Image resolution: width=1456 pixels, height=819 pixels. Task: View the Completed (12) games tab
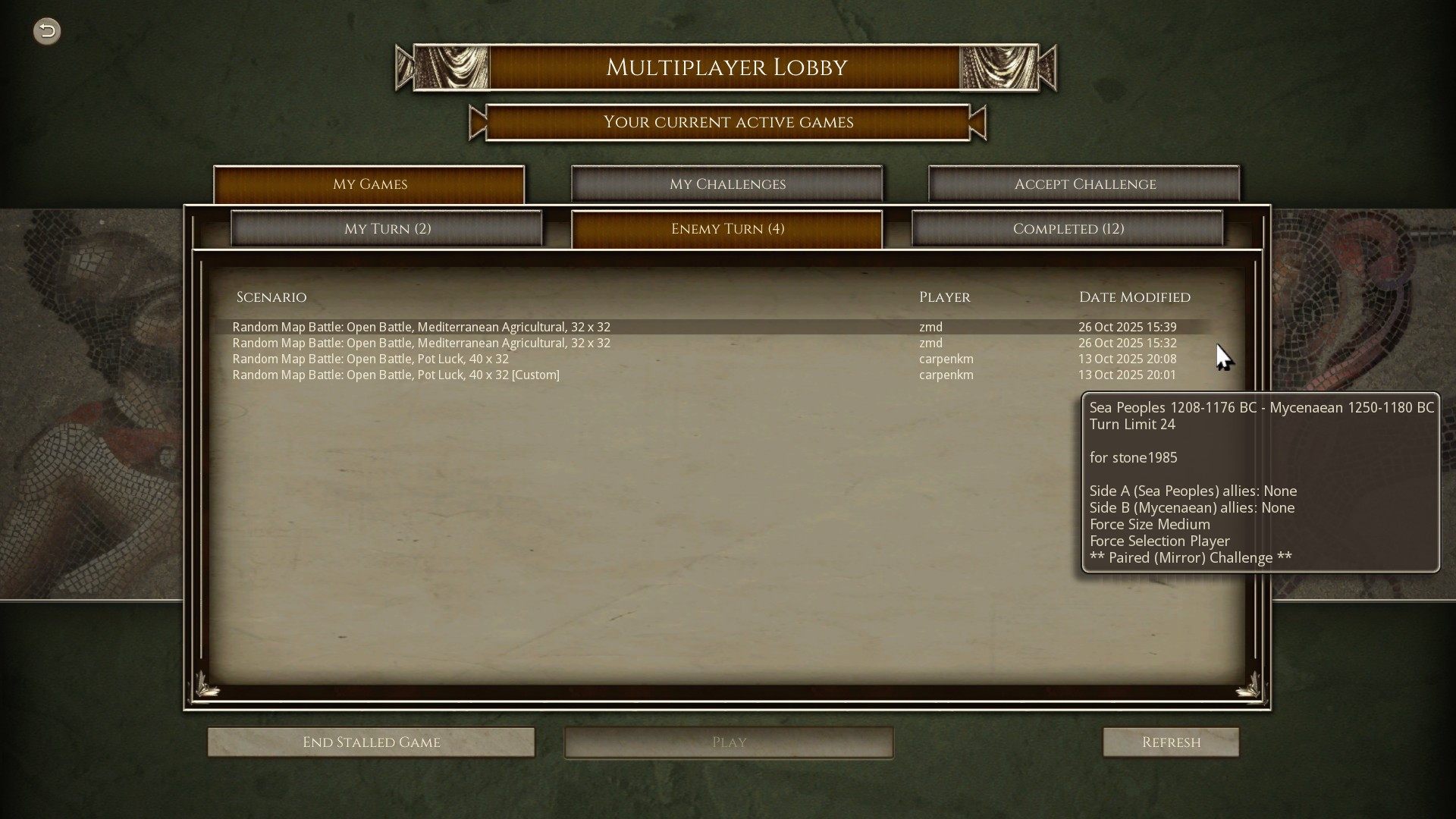[1068, 228]
